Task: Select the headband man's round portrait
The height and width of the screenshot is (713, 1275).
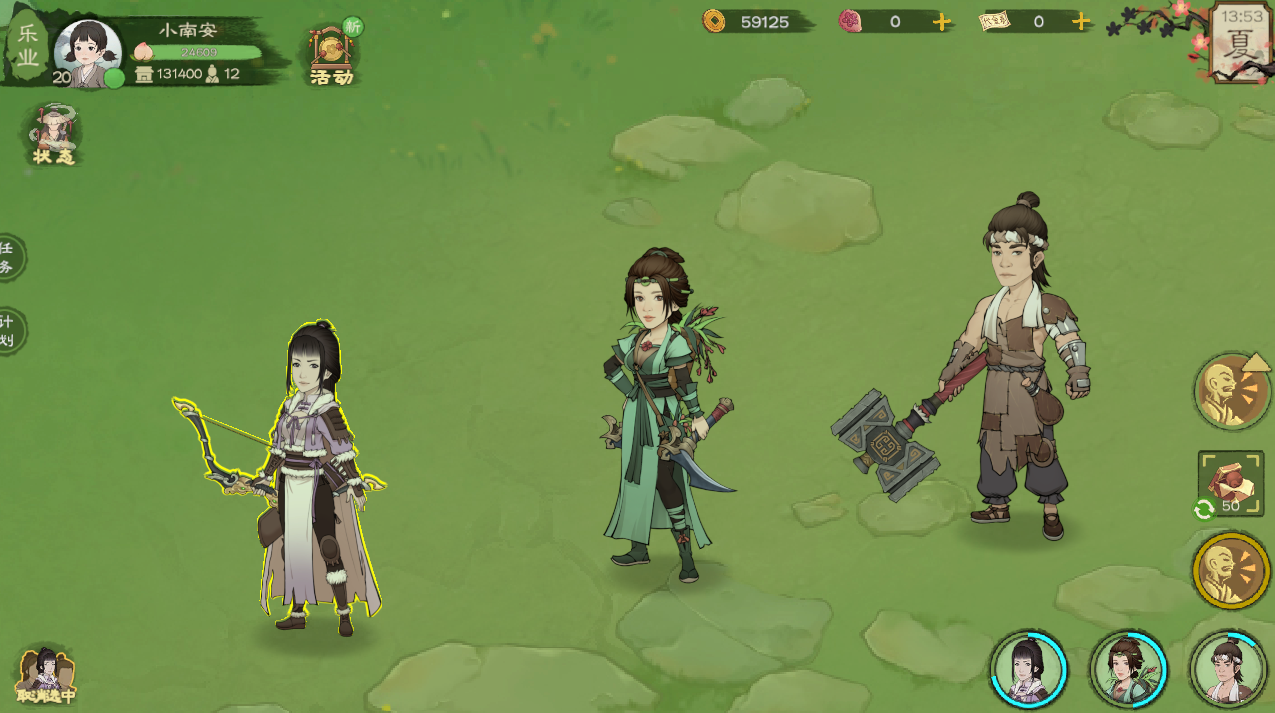Action: [x=1227, y=669]
